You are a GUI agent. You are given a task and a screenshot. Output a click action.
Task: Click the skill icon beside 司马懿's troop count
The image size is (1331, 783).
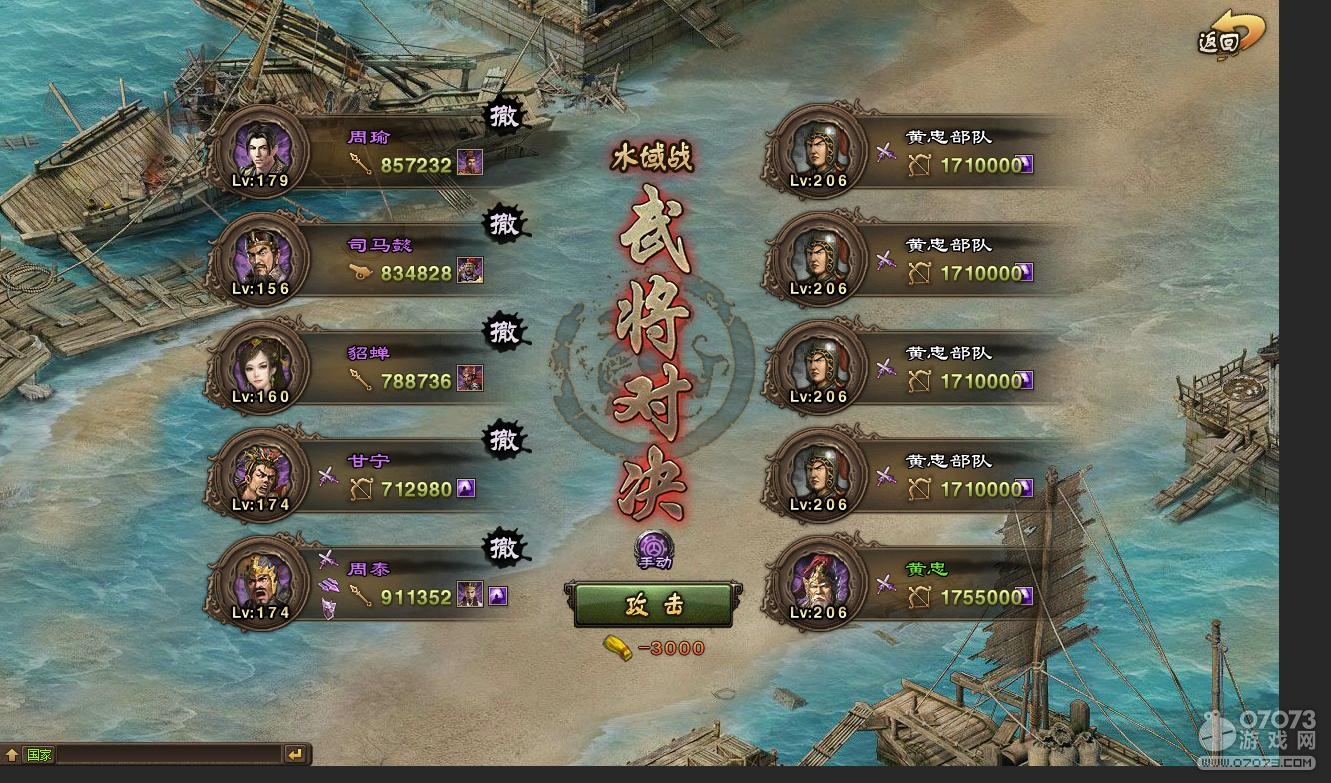pos(470,271)
